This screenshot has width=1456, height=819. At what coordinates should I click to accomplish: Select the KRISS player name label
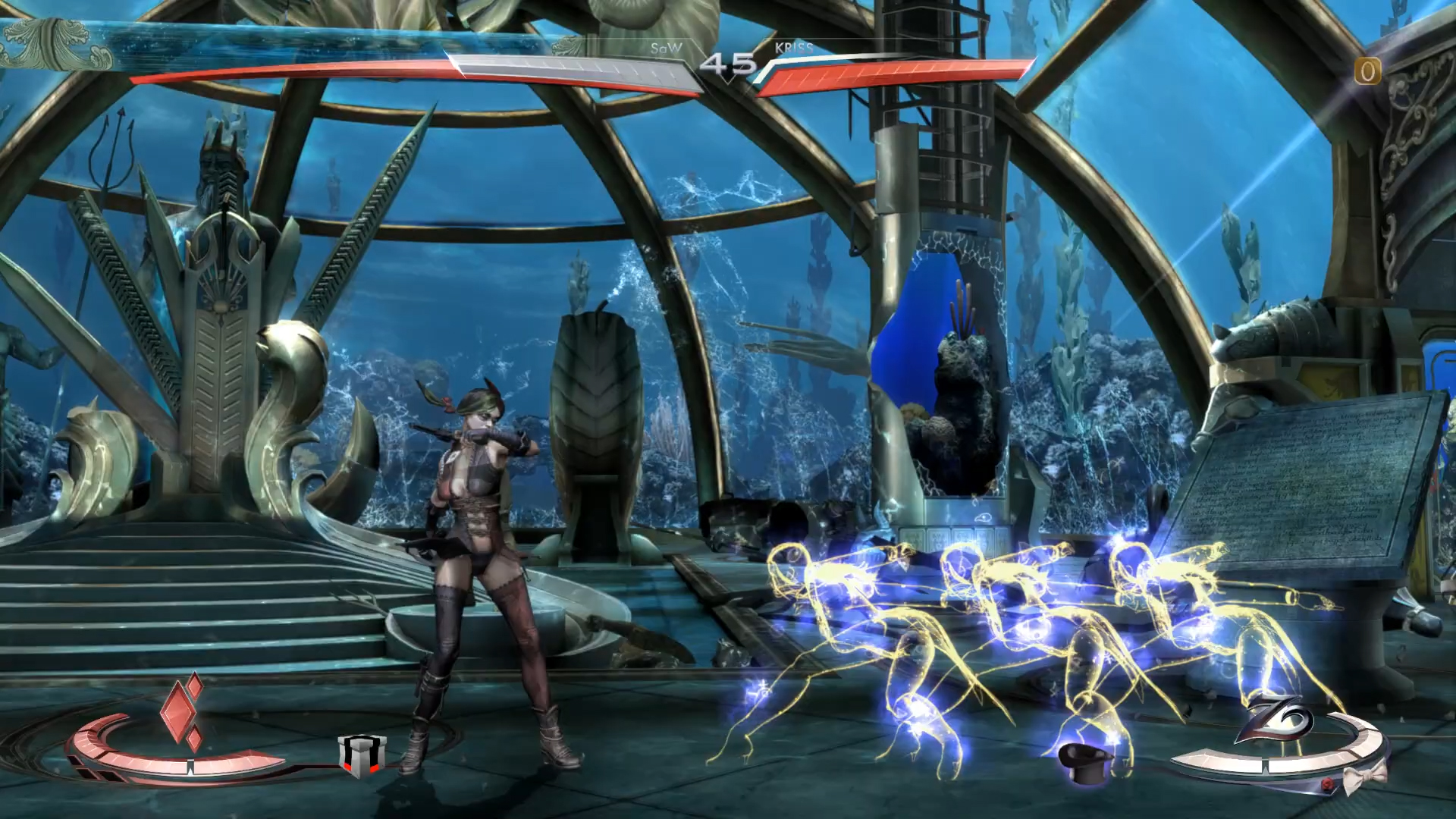[793, 48]
